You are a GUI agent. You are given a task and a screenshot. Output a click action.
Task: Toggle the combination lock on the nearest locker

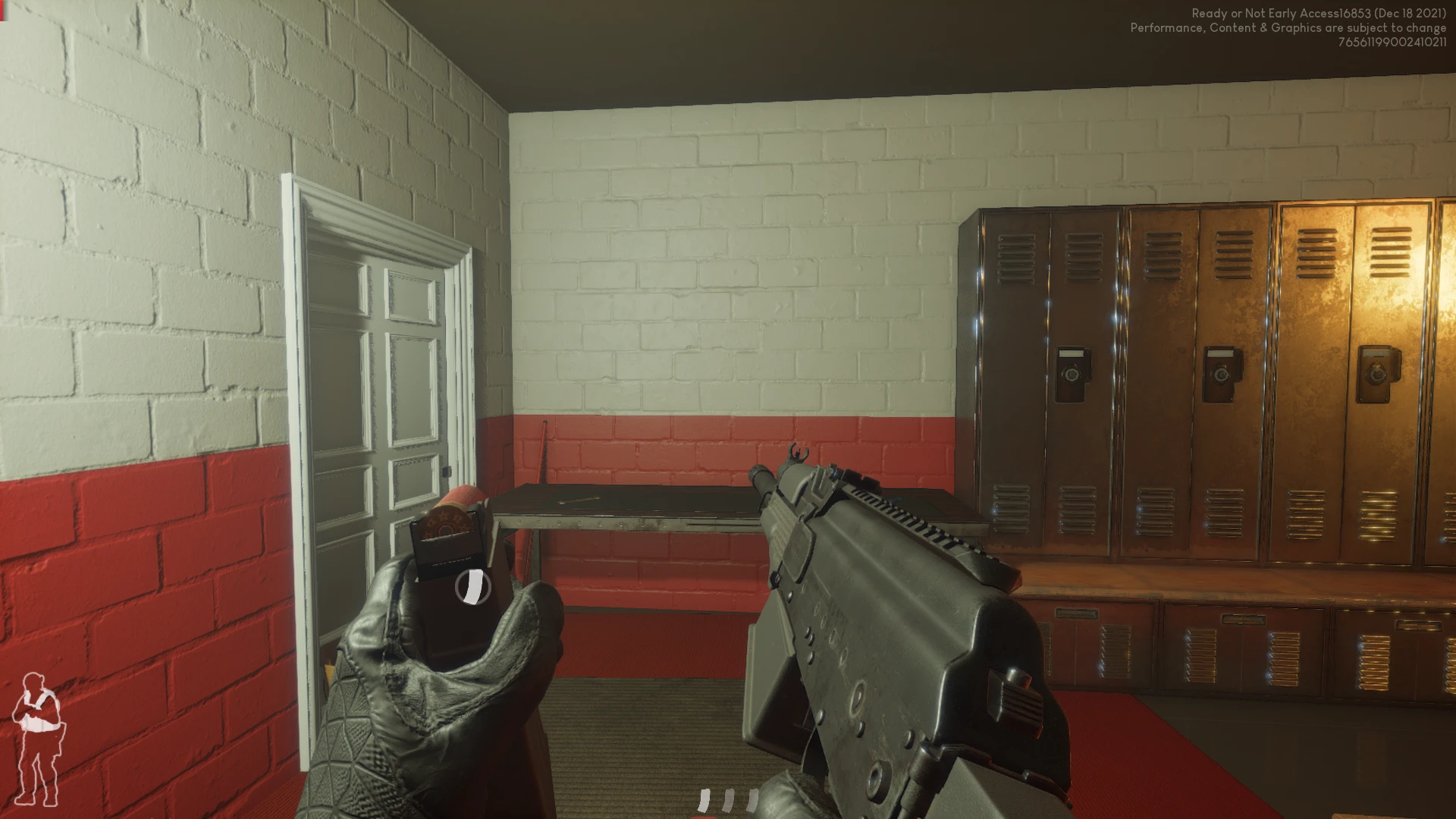point(1072,372)
